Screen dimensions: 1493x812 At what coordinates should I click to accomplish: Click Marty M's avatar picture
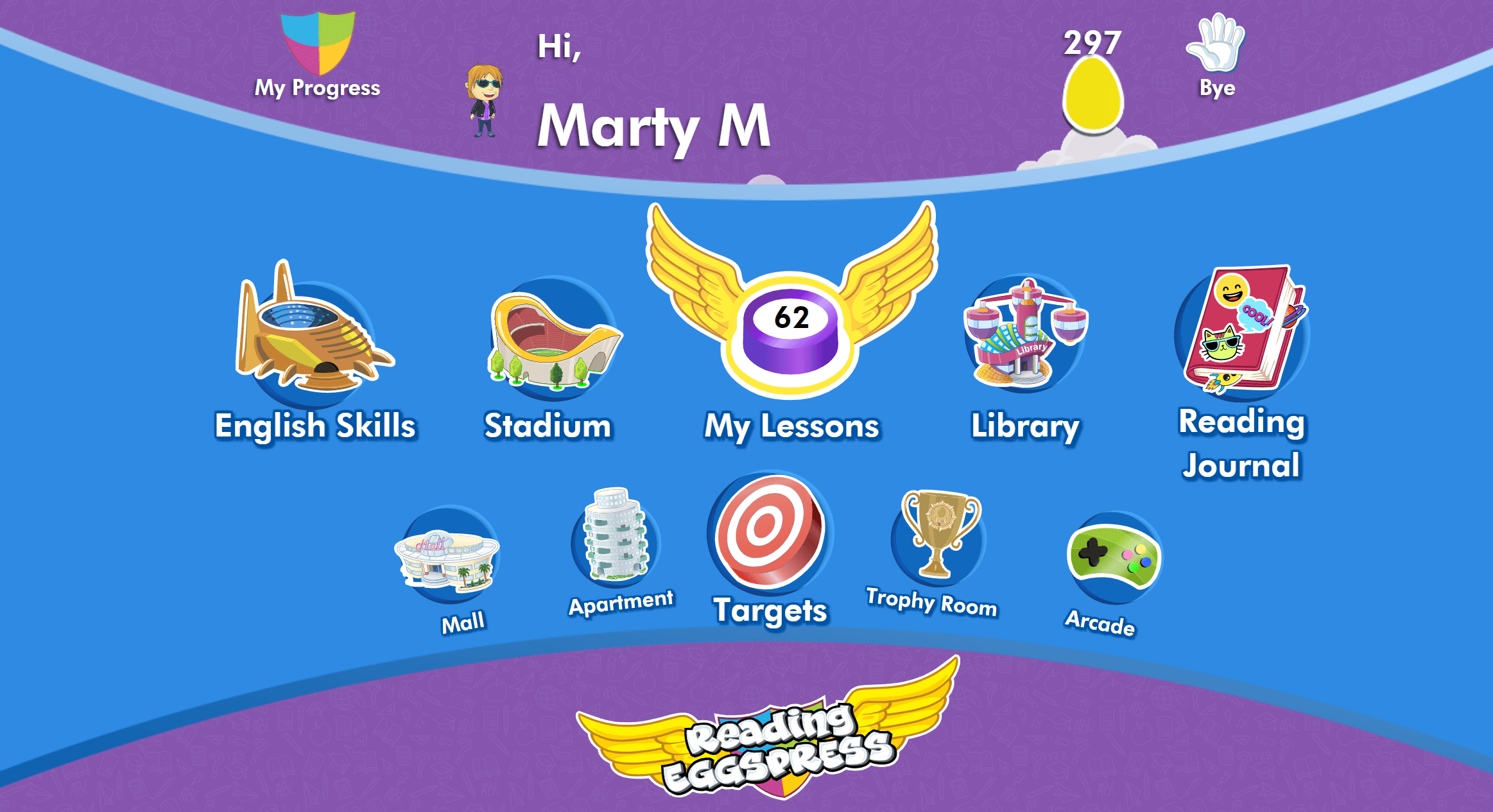tap(486, 99)
